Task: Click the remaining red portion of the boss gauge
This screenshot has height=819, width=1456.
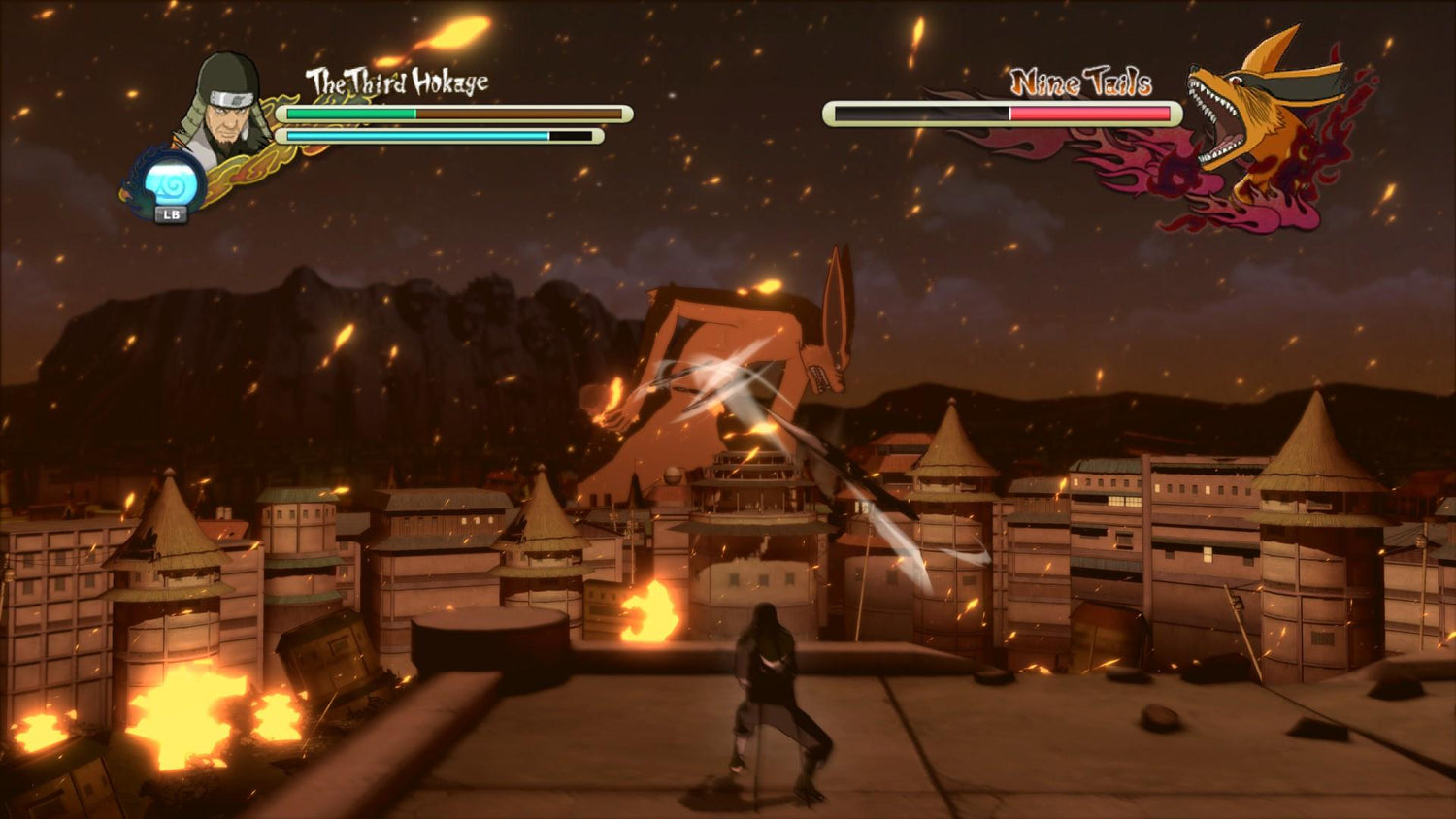Action: [1087, 114]
